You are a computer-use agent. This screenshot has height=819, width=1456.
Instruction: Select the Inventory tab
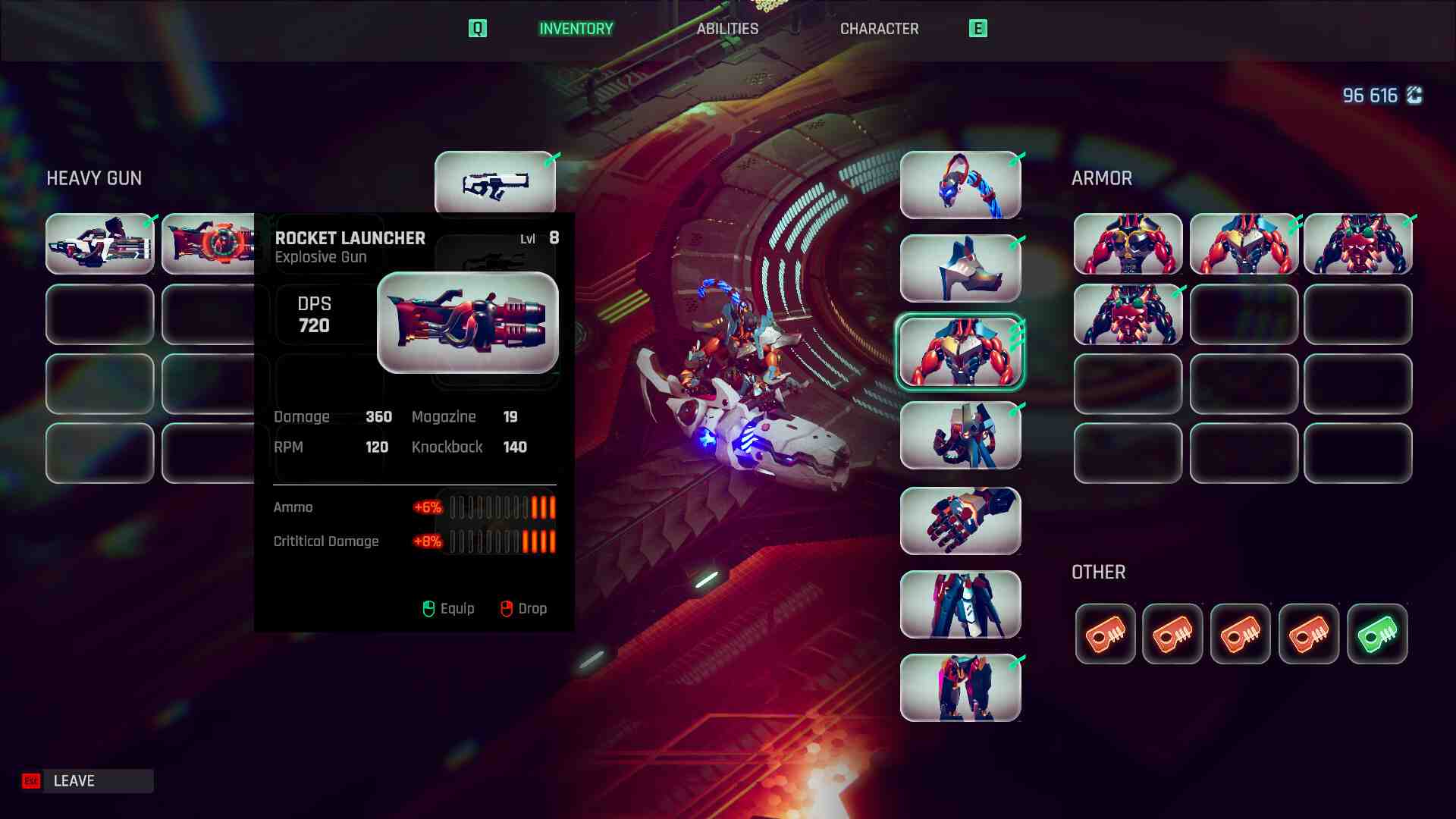coord(576,29)
